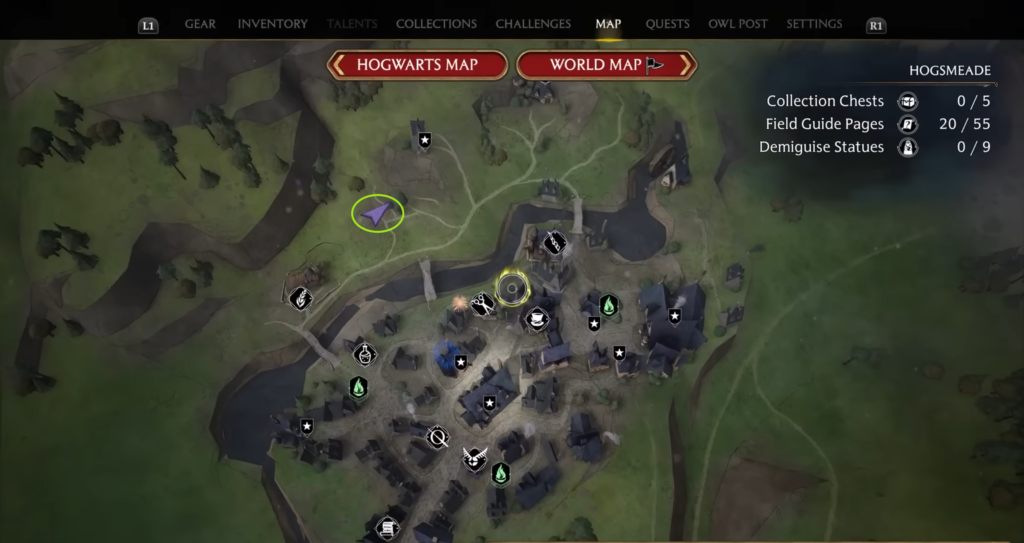Switch to the World Map
This screenshot has height=543, width=1024.
606,65
